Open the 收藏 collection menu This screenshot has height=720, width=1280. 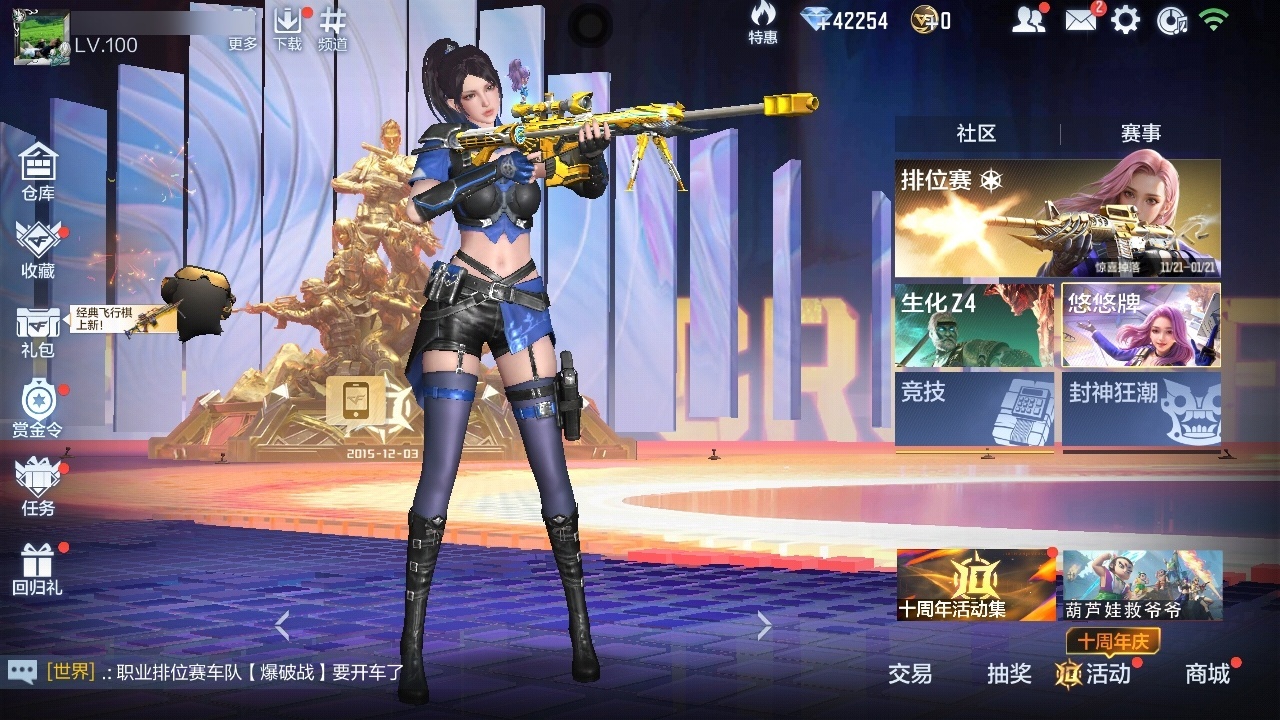(38, 248)
